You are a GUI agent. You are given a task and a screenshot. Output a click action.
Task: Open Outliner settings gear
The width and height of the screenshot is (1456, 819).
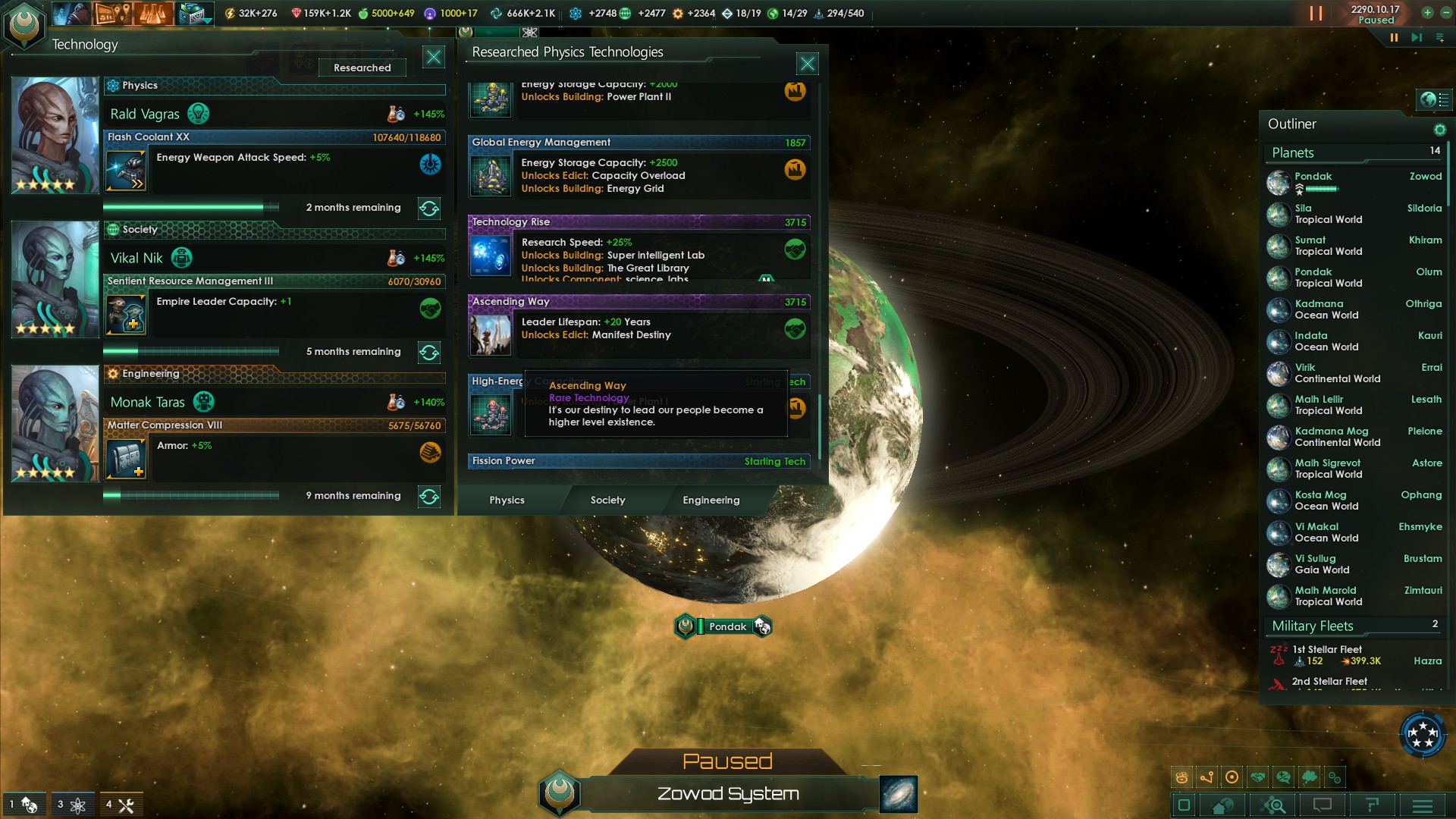pos(1439,130)
